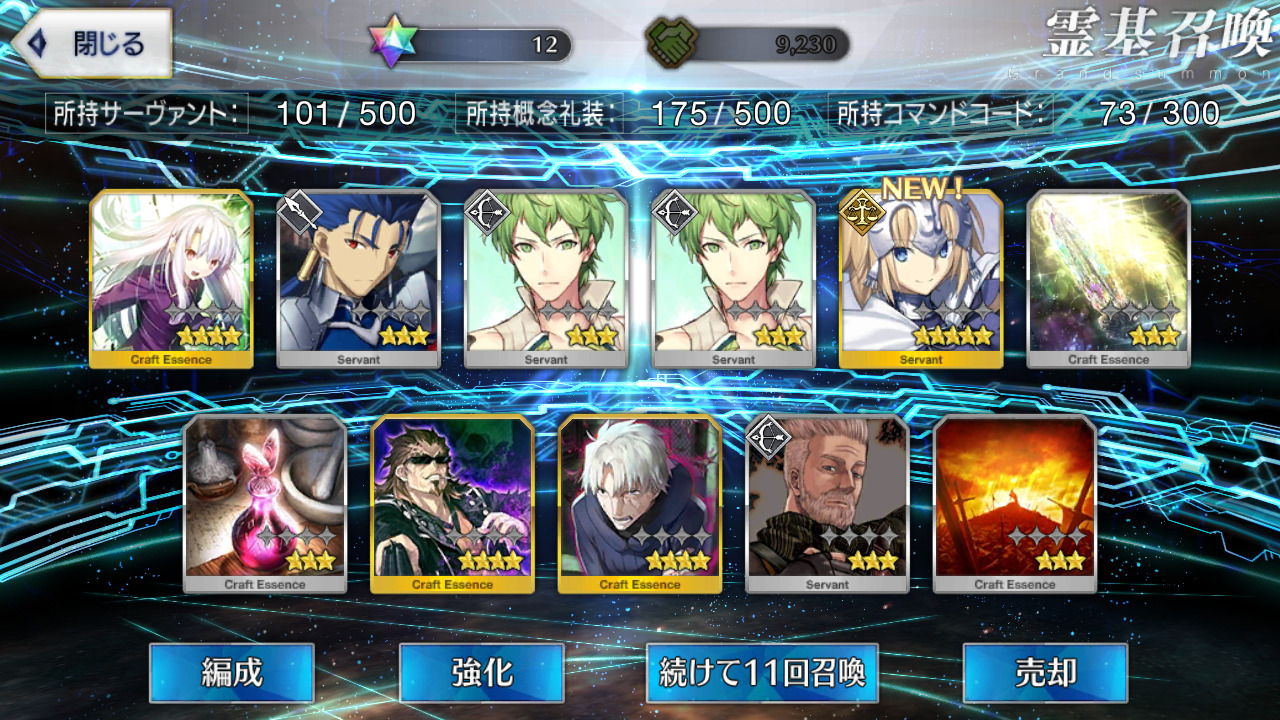Open the 編成 formation menu

(x=232, y=672)
